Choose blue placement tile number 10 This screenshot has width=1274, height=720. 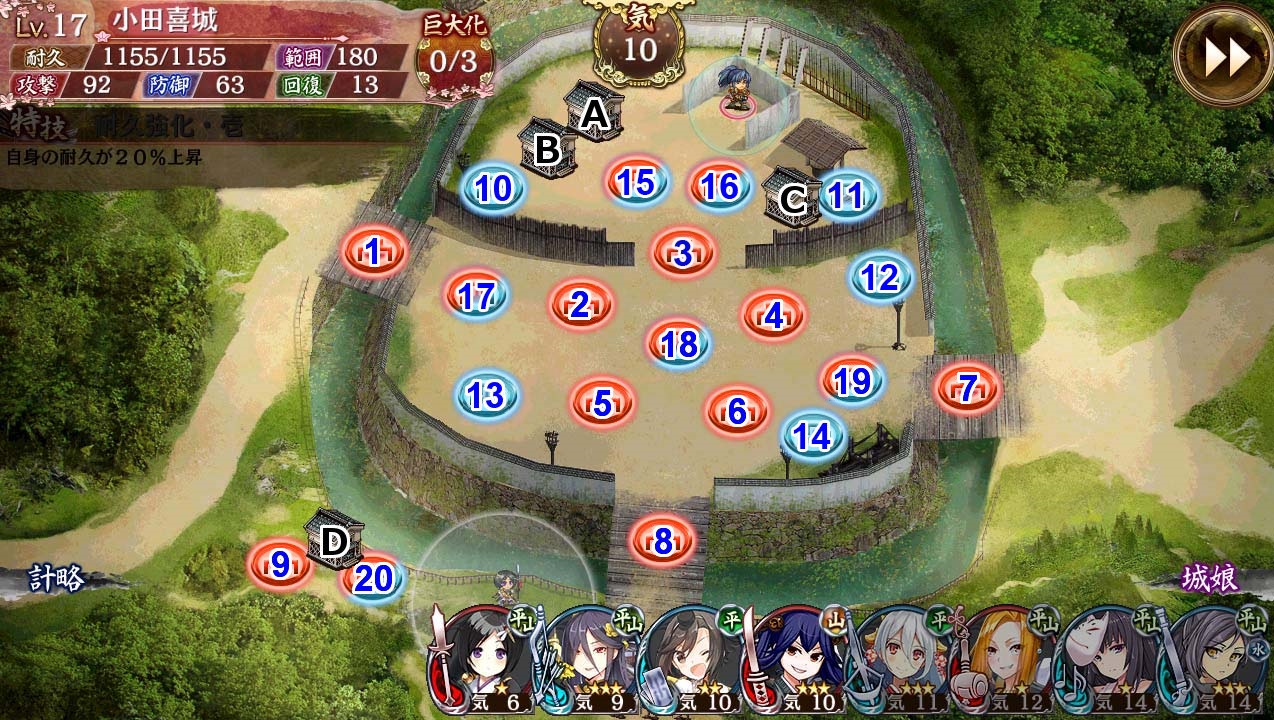click(x=493, y=188)
